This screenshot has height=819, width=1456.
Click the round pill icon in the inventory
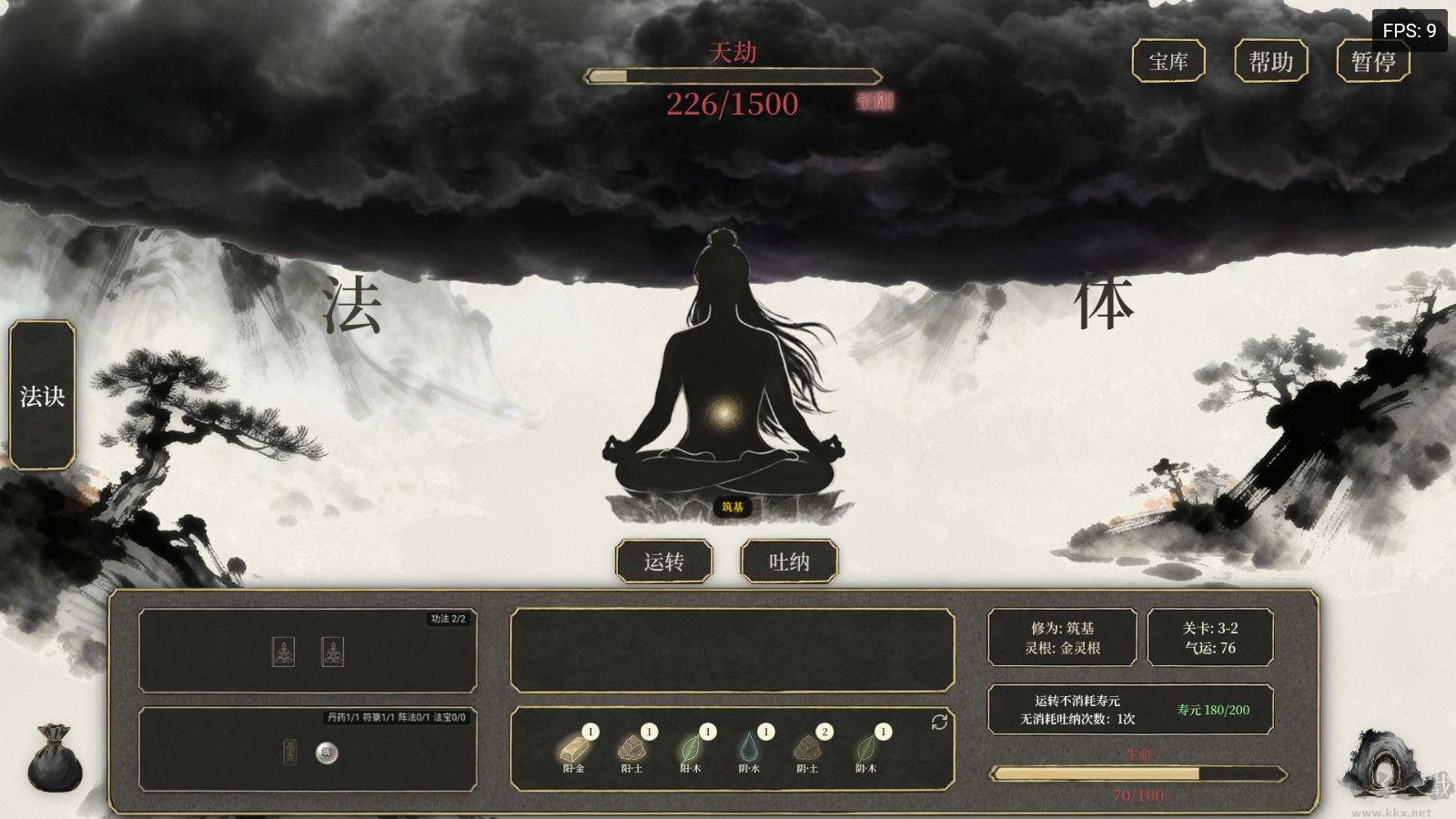pos(328,752)
